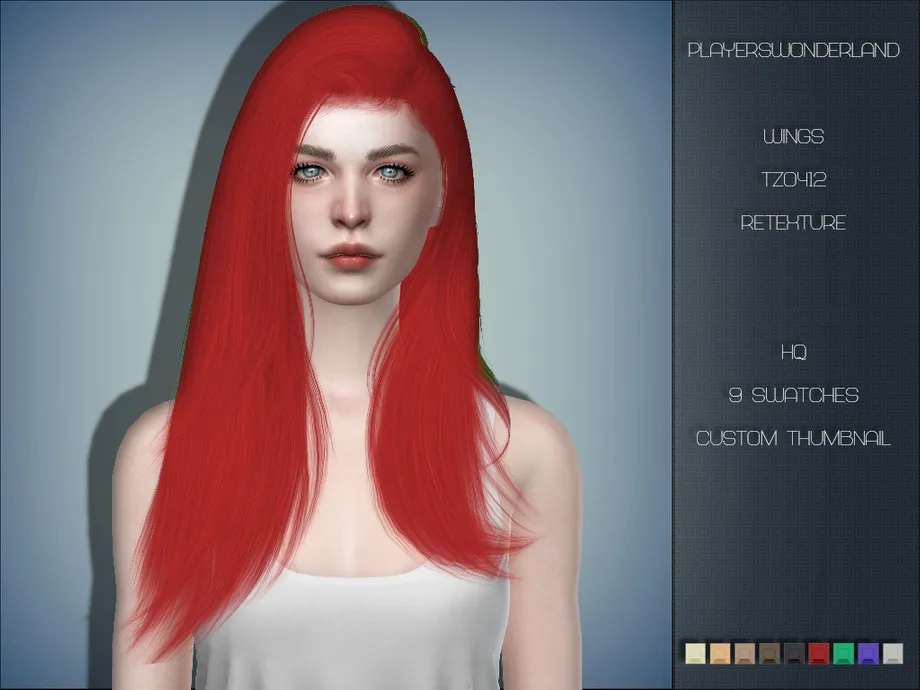The image size is (920, 690).
Task: Select the red hair swatch
Action: point(819,654)
